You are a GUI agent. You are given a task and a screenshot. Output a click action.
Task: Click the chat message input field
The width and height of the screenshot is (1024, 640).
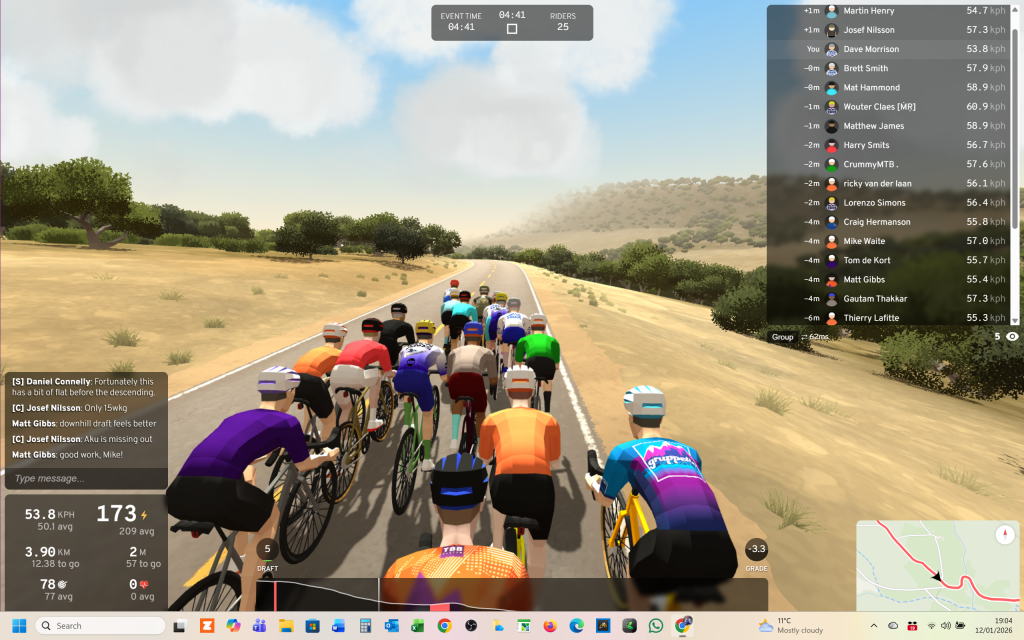click(85, 478)
